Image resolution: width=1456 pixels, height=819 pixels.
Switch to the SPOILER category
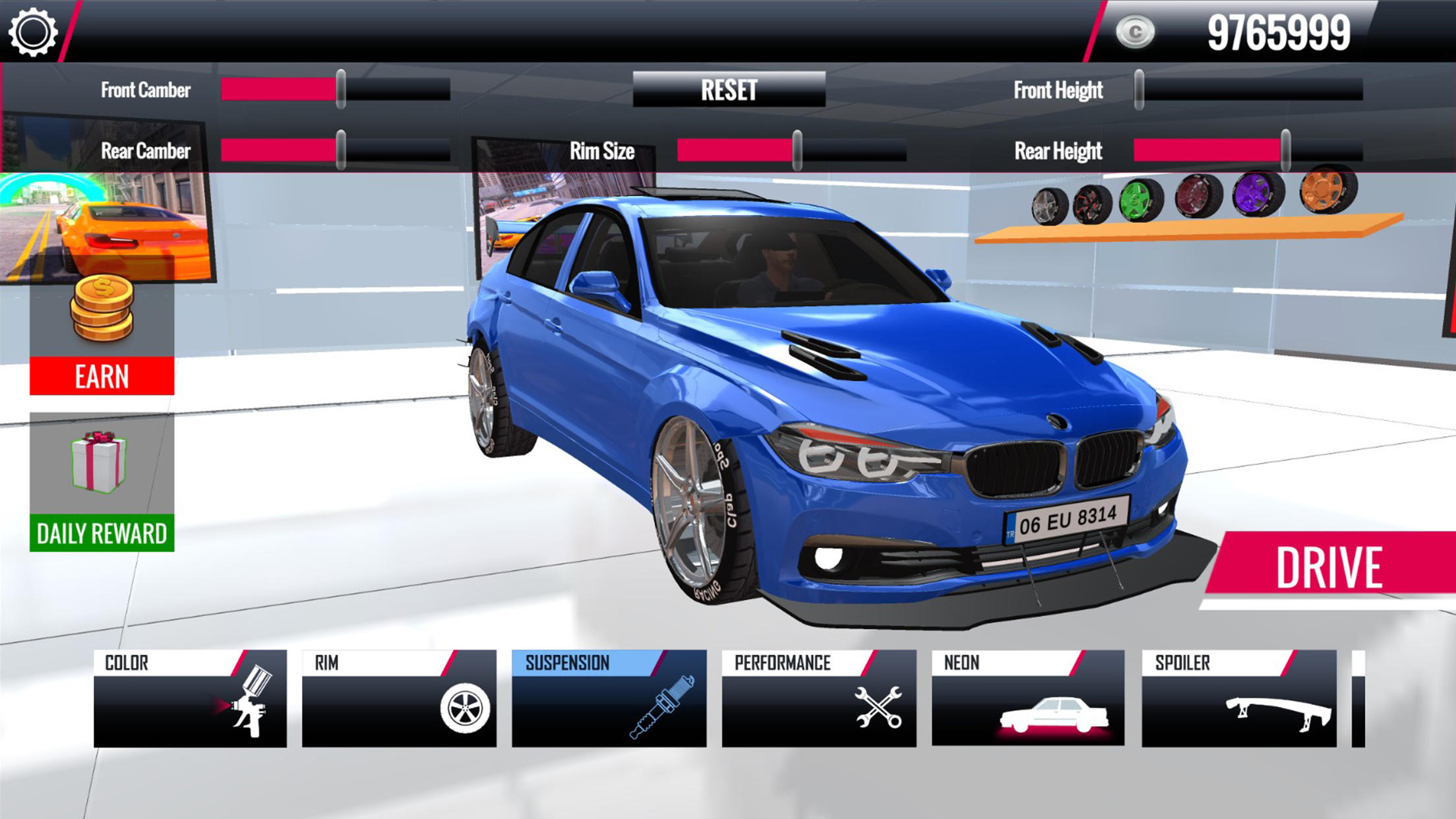pos(1238,698)
